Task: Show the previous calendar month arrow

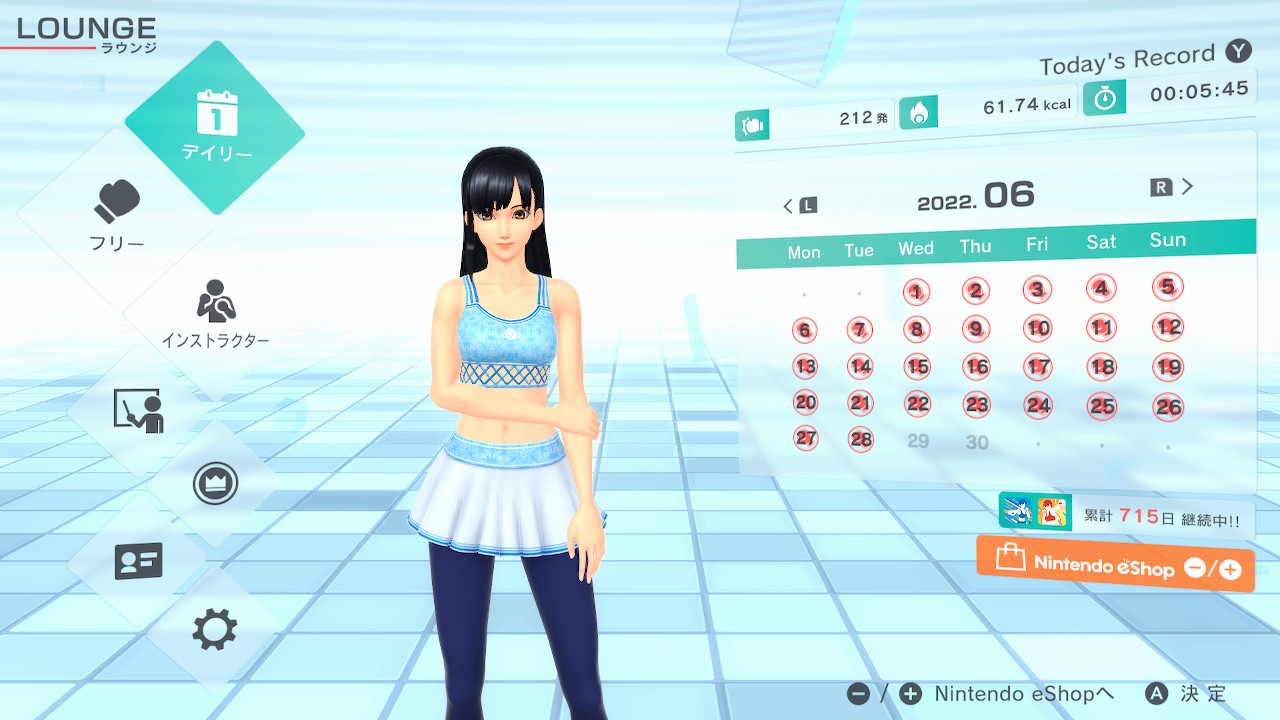Action: click(x=799, y=206)
